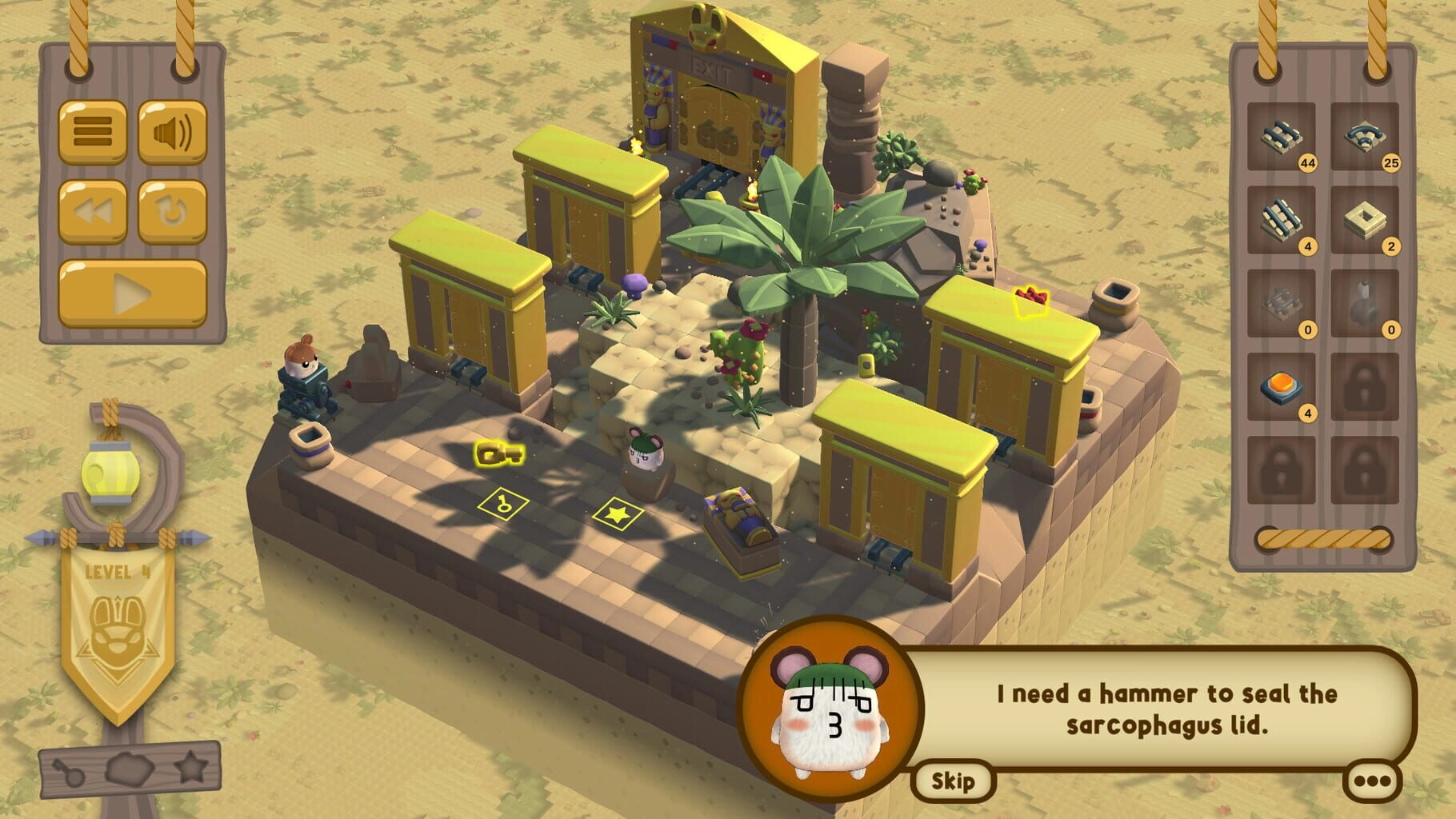Viewport: 1456px width, 819px height.
Task: Choose the curved track piece slot
Action: [1364, 137]
